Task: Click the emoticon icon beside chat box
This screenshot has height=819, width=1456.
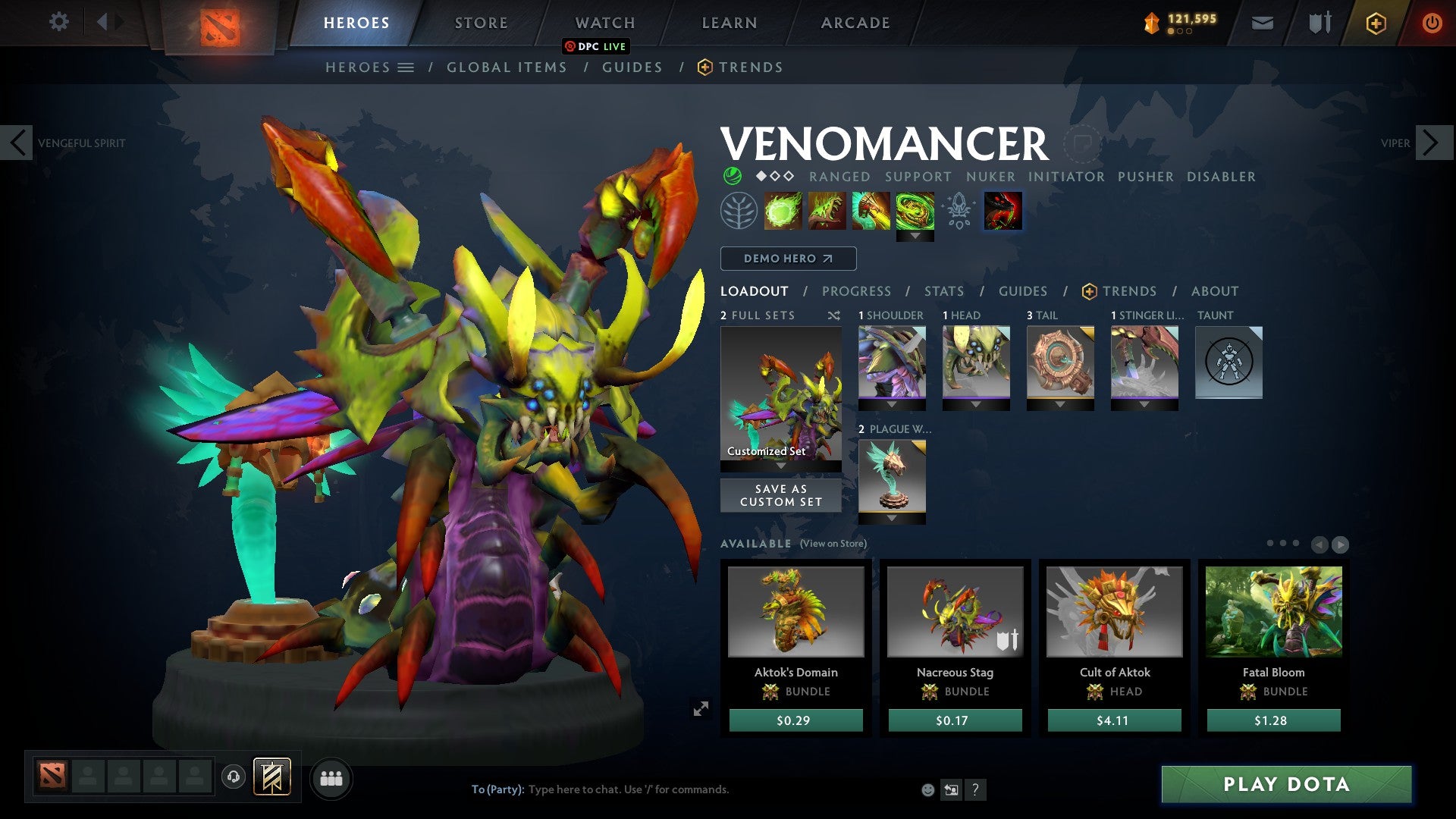Action: tap(927, 790)
